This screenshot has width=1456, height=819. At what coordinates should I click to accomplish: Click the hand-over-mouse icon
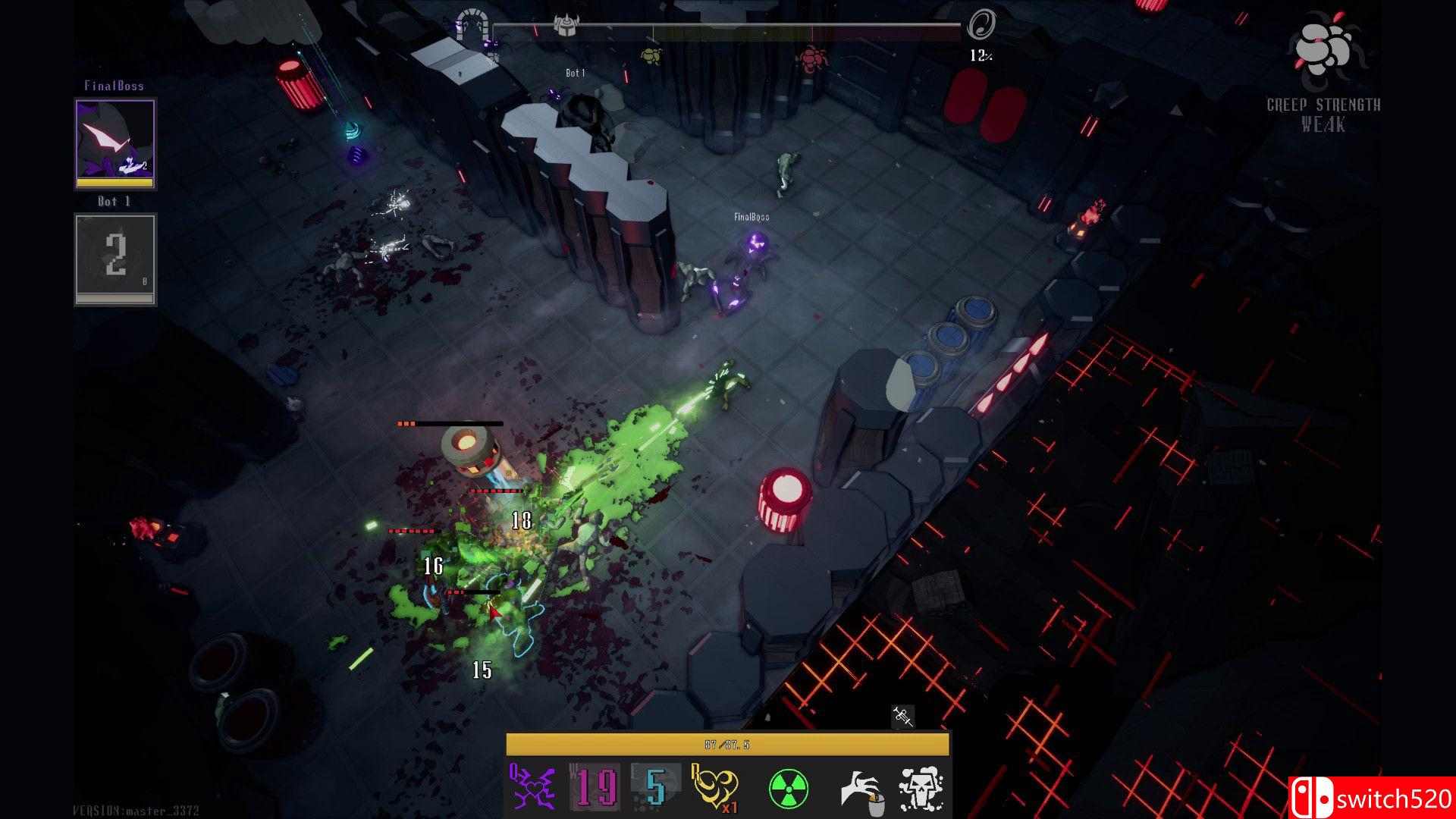pos(861,790)
